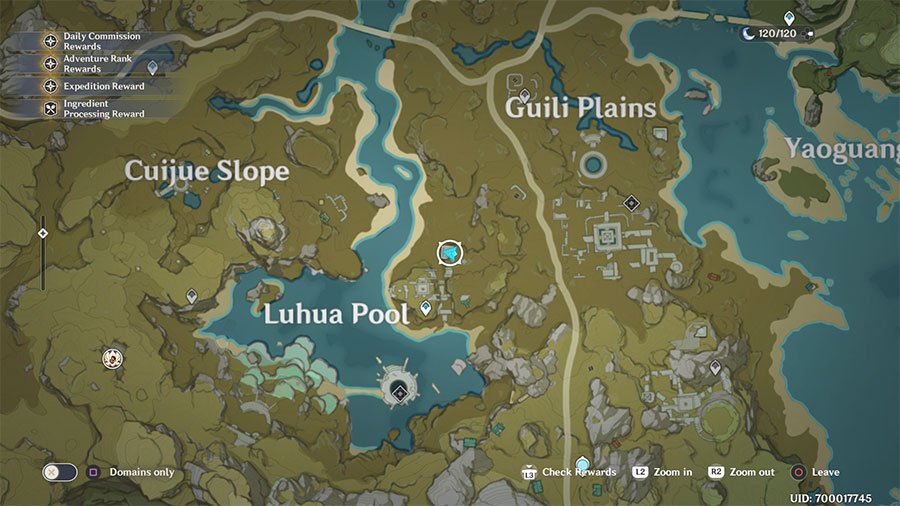Viewport: 900px width, 506px height.
Task: Choose the waypoint south of Cuijue Slope
Action: click(x=192, y=296)
